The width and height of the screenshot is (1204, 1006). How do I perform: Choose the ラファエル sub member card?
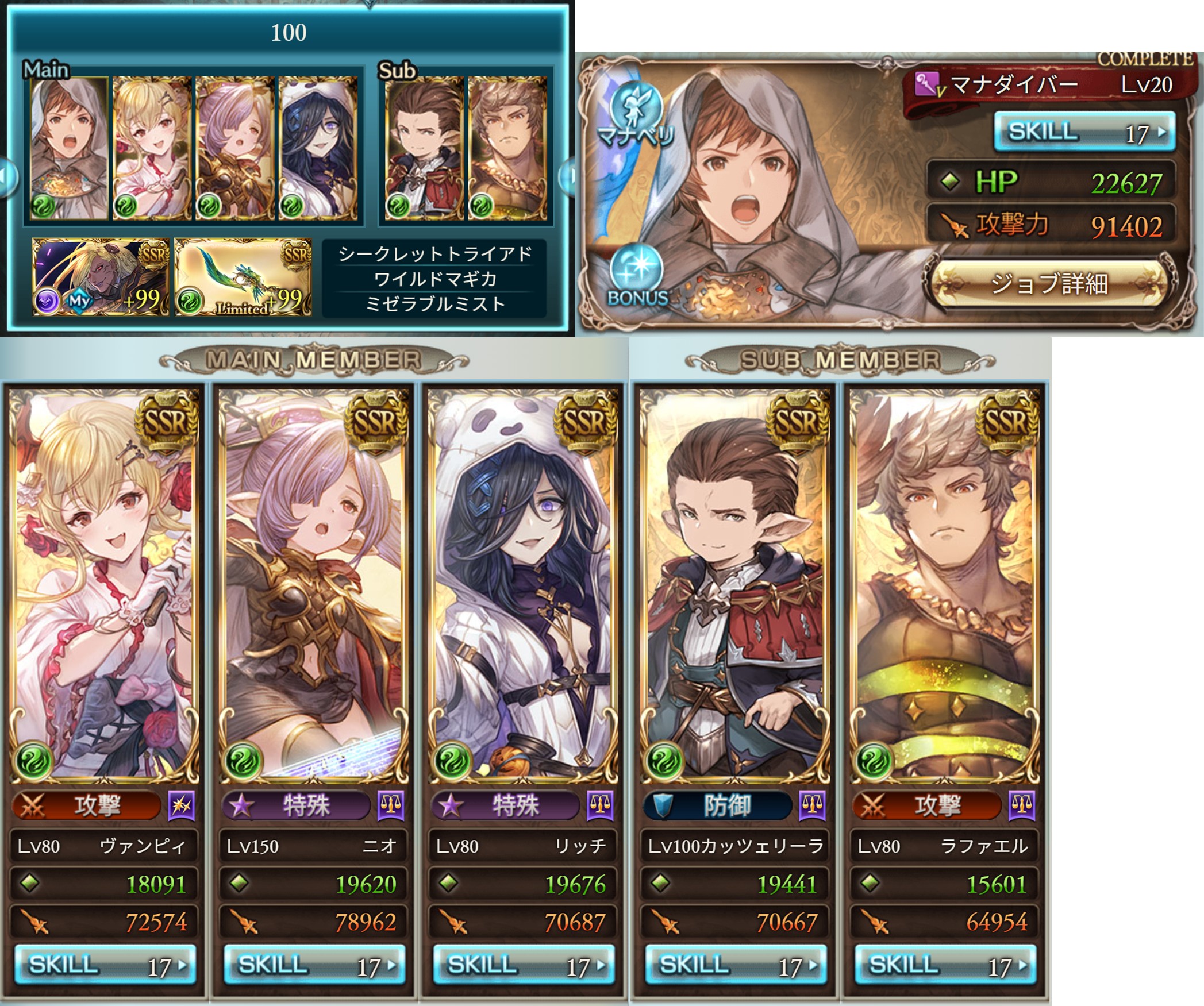[944, 585]
